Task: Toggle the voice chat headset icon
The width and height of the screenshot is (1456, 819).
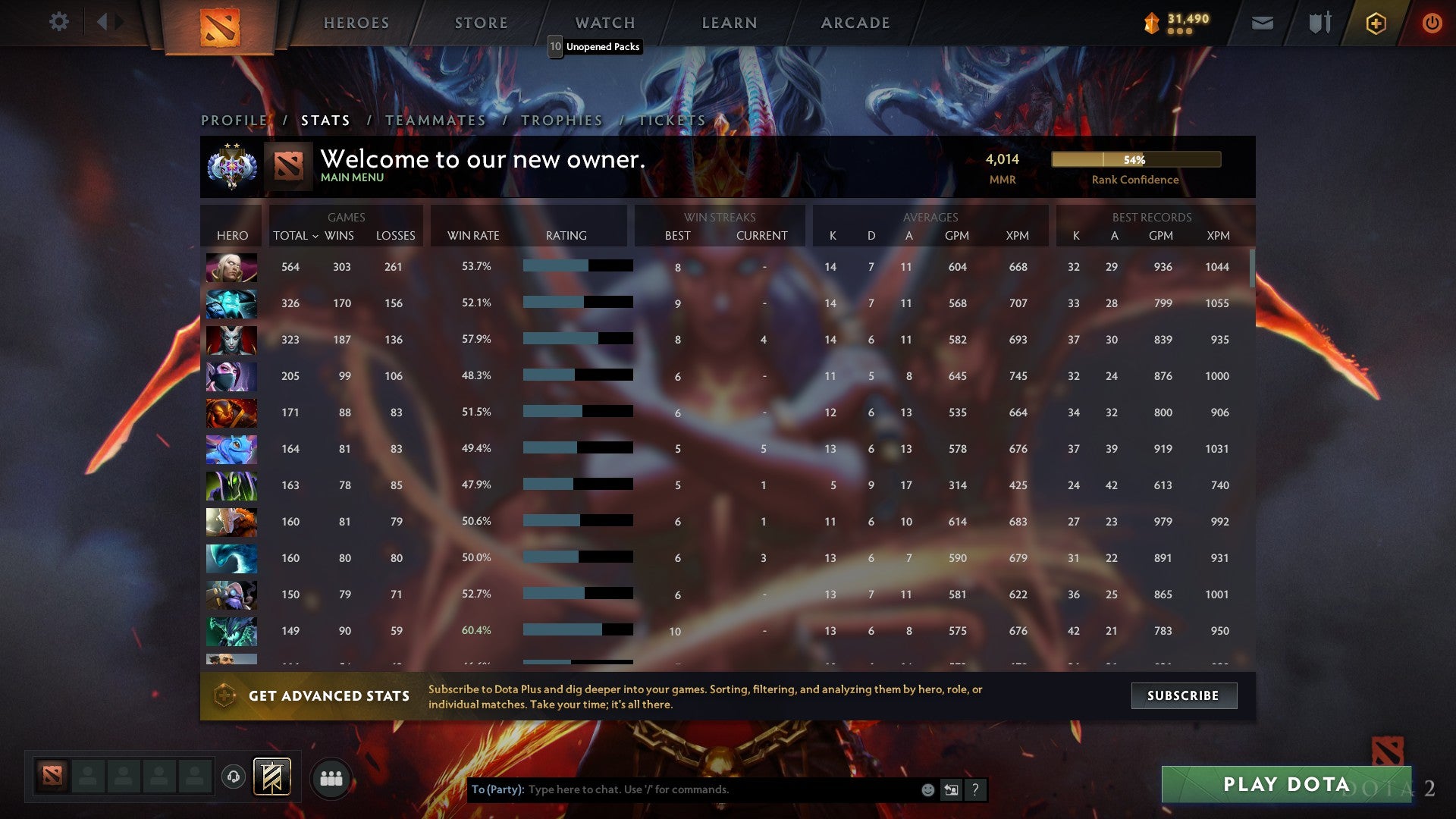Action: (233, 777)
